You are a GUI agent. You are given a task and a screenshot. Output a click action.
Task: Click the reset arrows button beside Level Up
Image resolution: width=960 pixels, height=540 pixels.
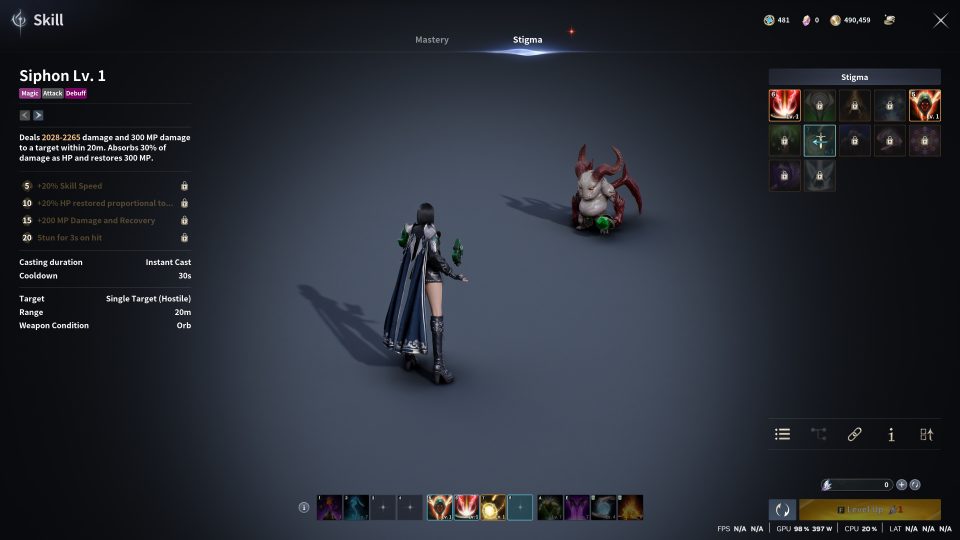point(782,509)
